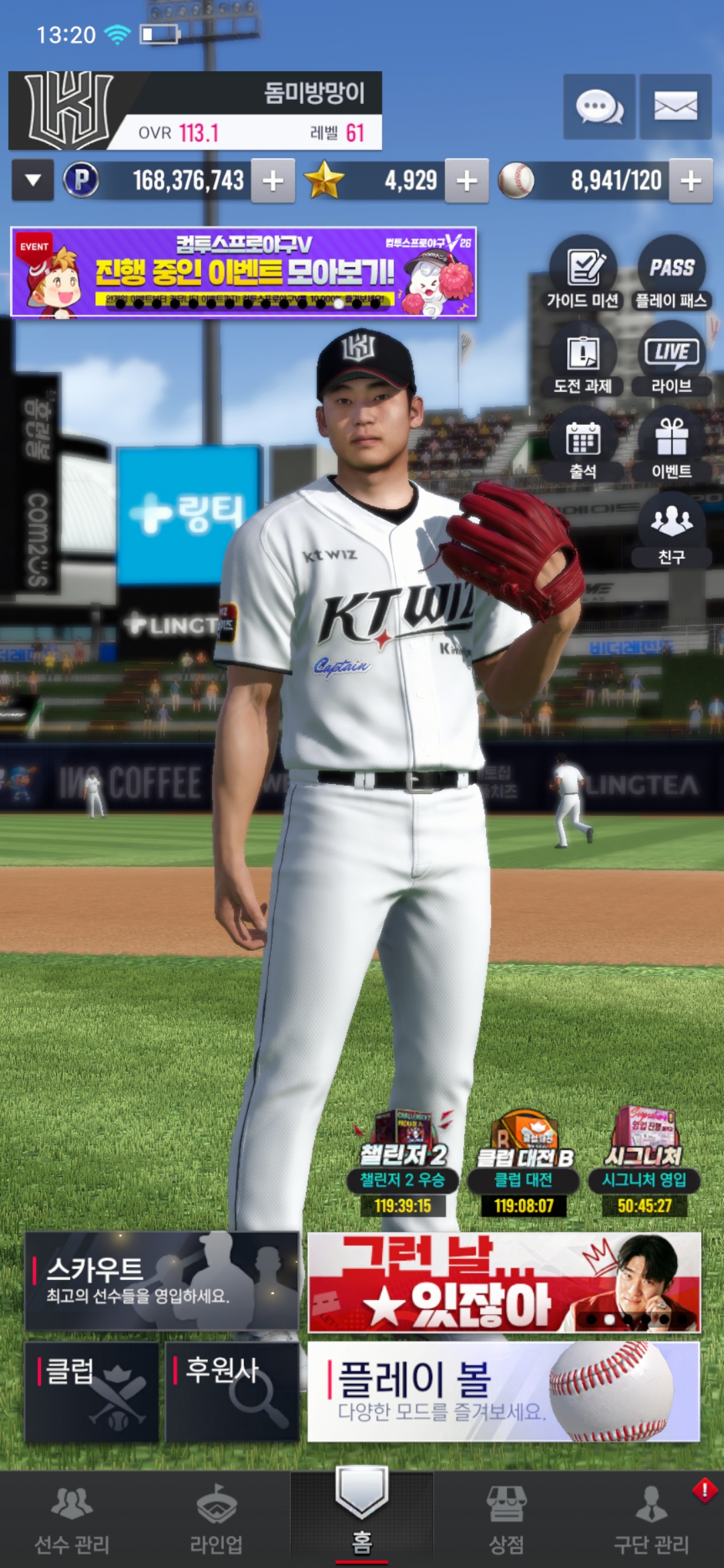This screenshot has height=1568, width=724.
Task: Expand the currency dropdown arrow
Action: (33, 180)
